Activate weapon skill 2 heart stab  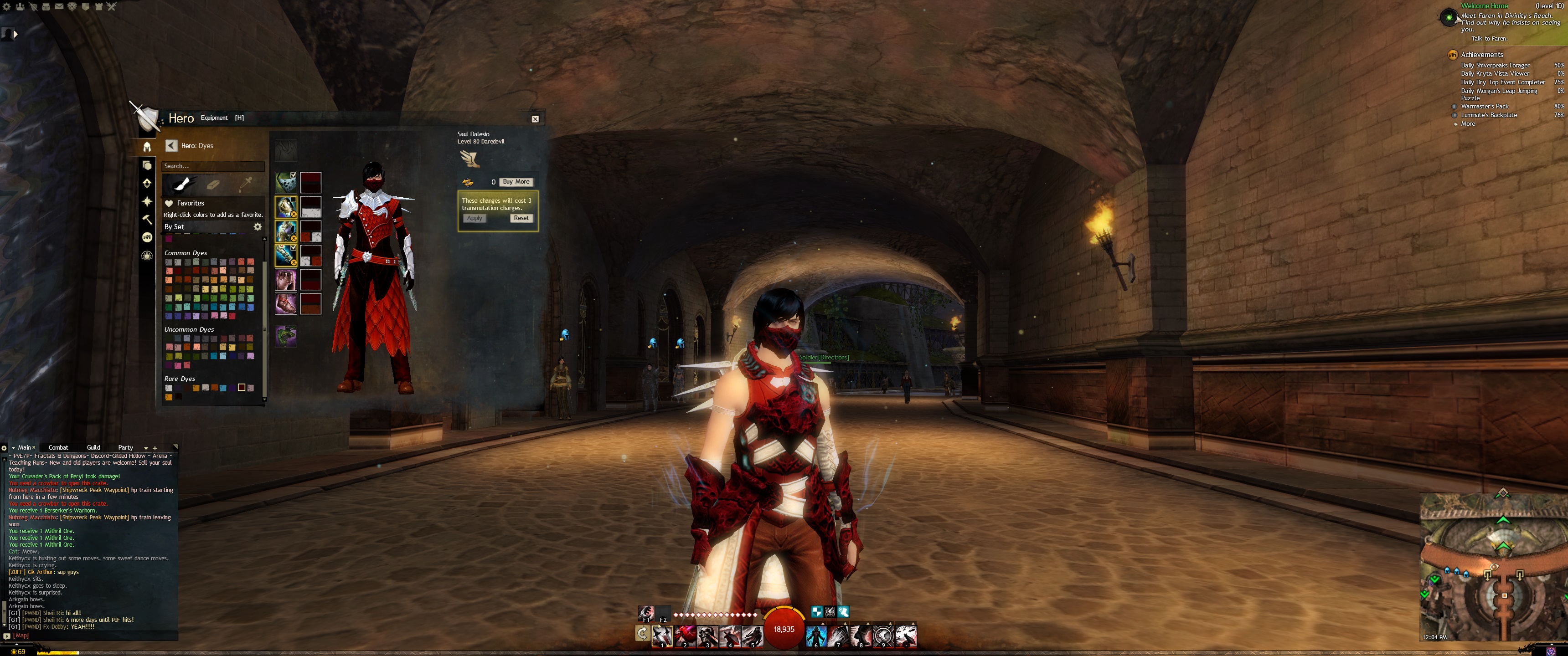685,635
